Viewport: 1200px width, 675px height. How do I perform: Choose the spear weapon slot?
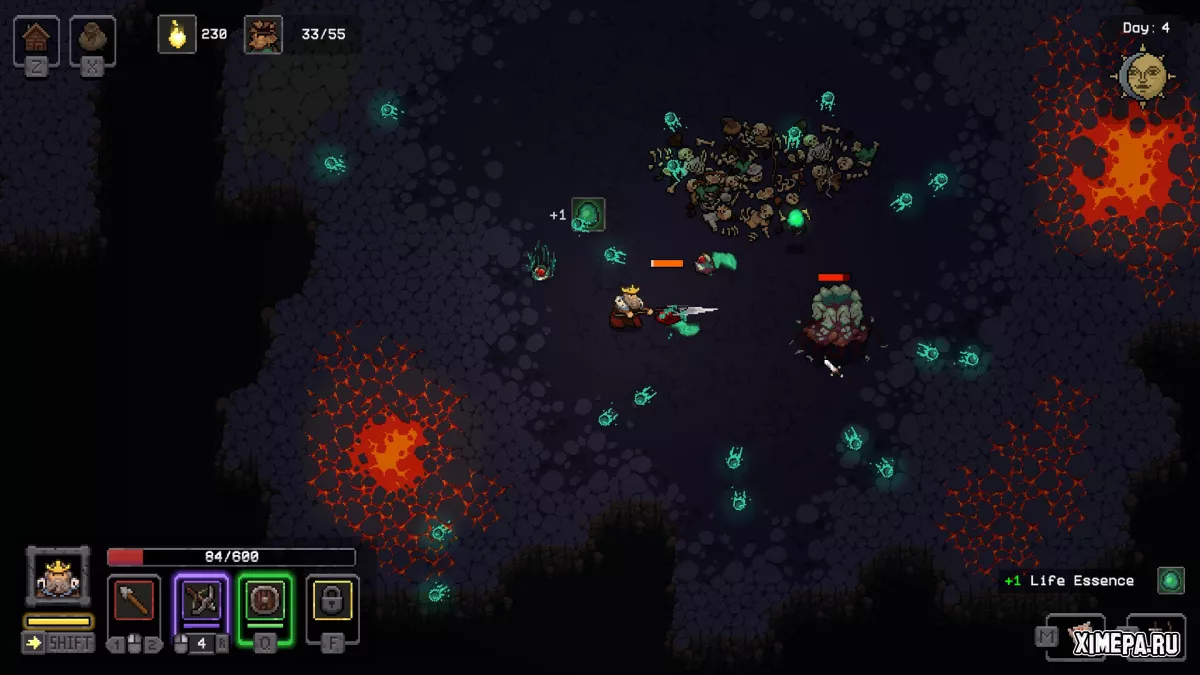pos(134,600)
